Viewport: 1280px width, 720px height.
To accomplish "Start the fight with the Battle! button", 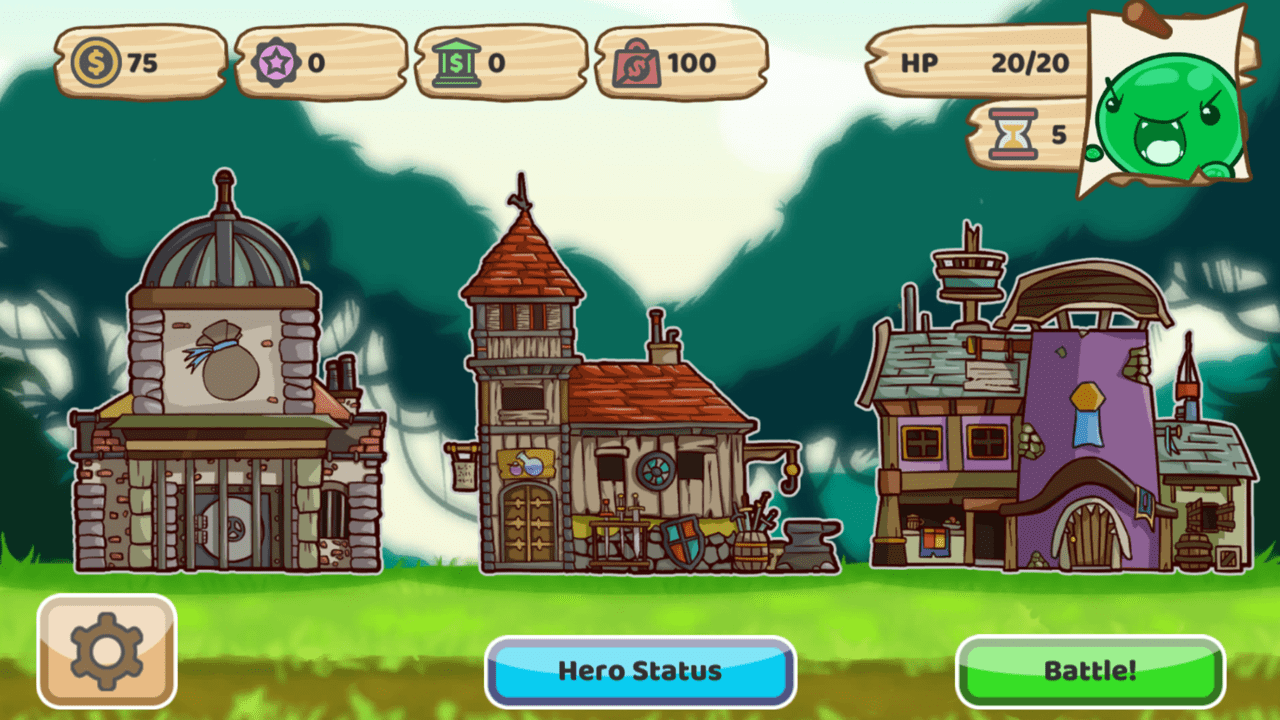I will pos(1090,671).
